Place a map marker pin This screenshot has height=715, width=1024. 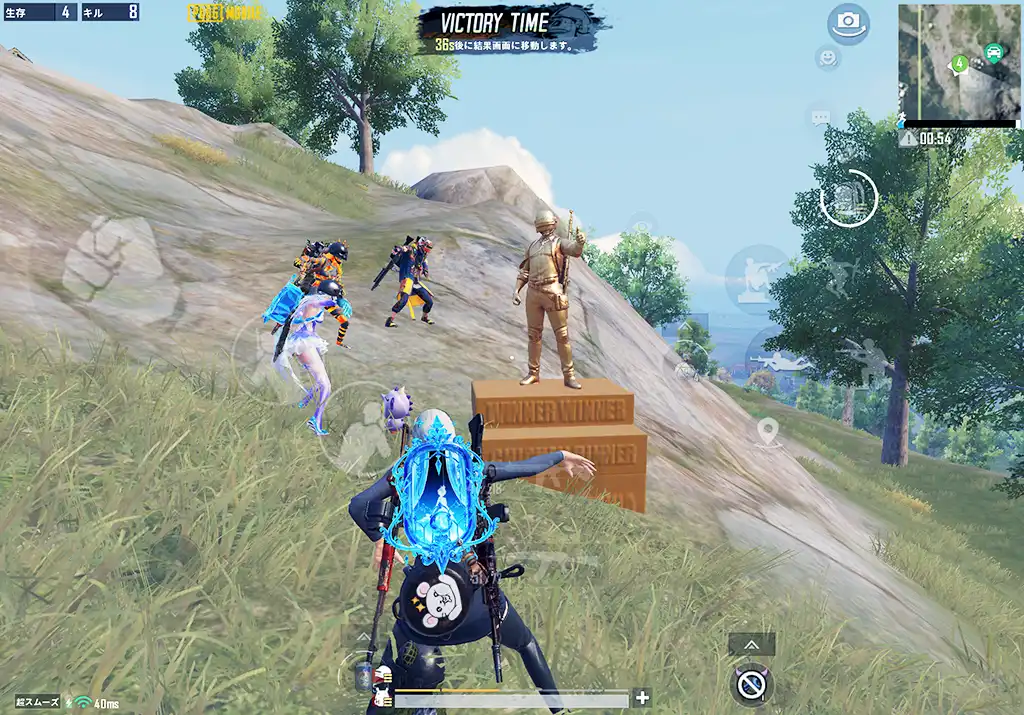(767, 432)
